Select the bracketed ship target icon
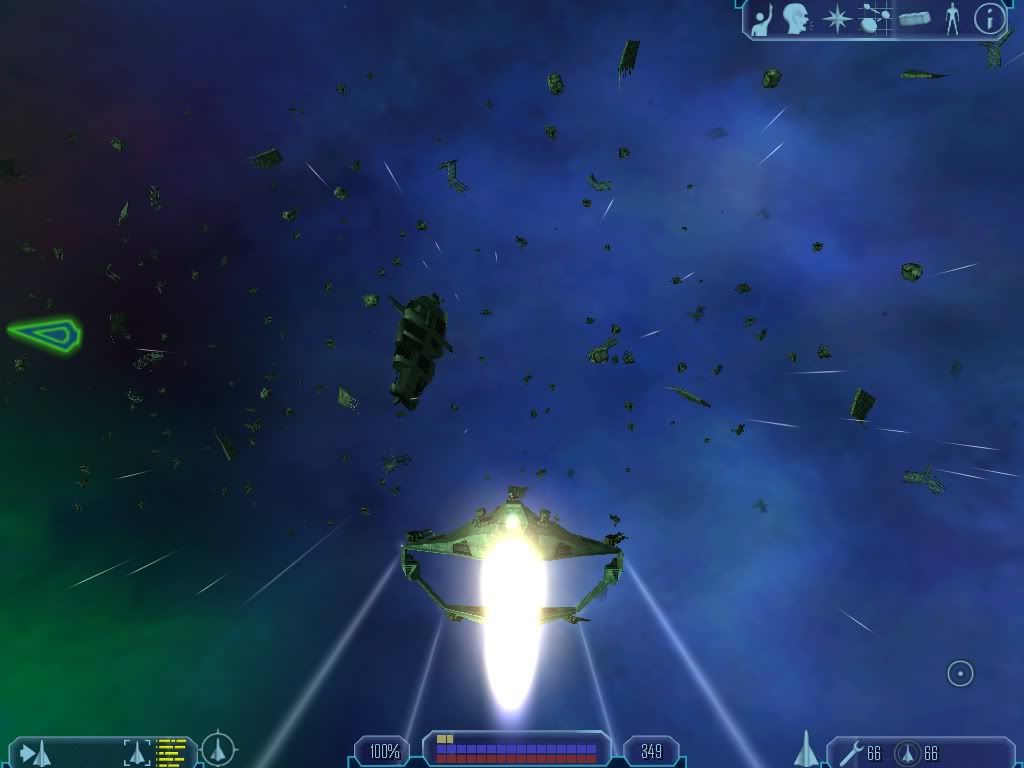Screen dimensions: 1024x768 tap(137, 752)
